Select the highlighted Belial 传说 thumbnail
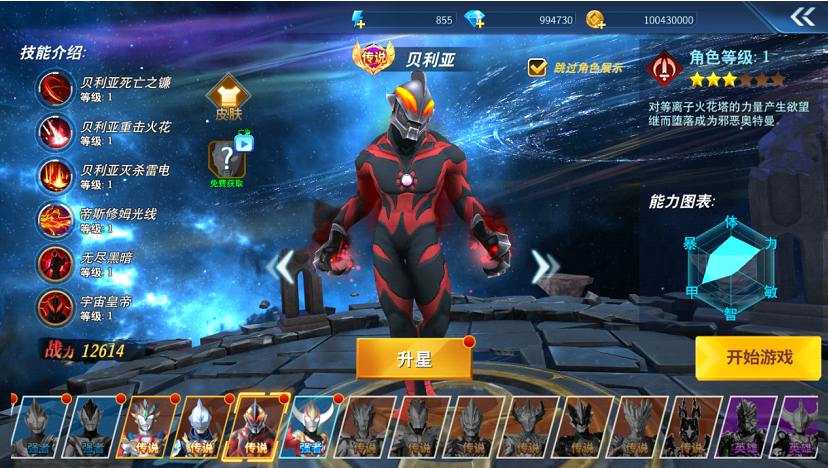Image resolution: width=828 pixels, height=468 pixels. coord(258,427)
